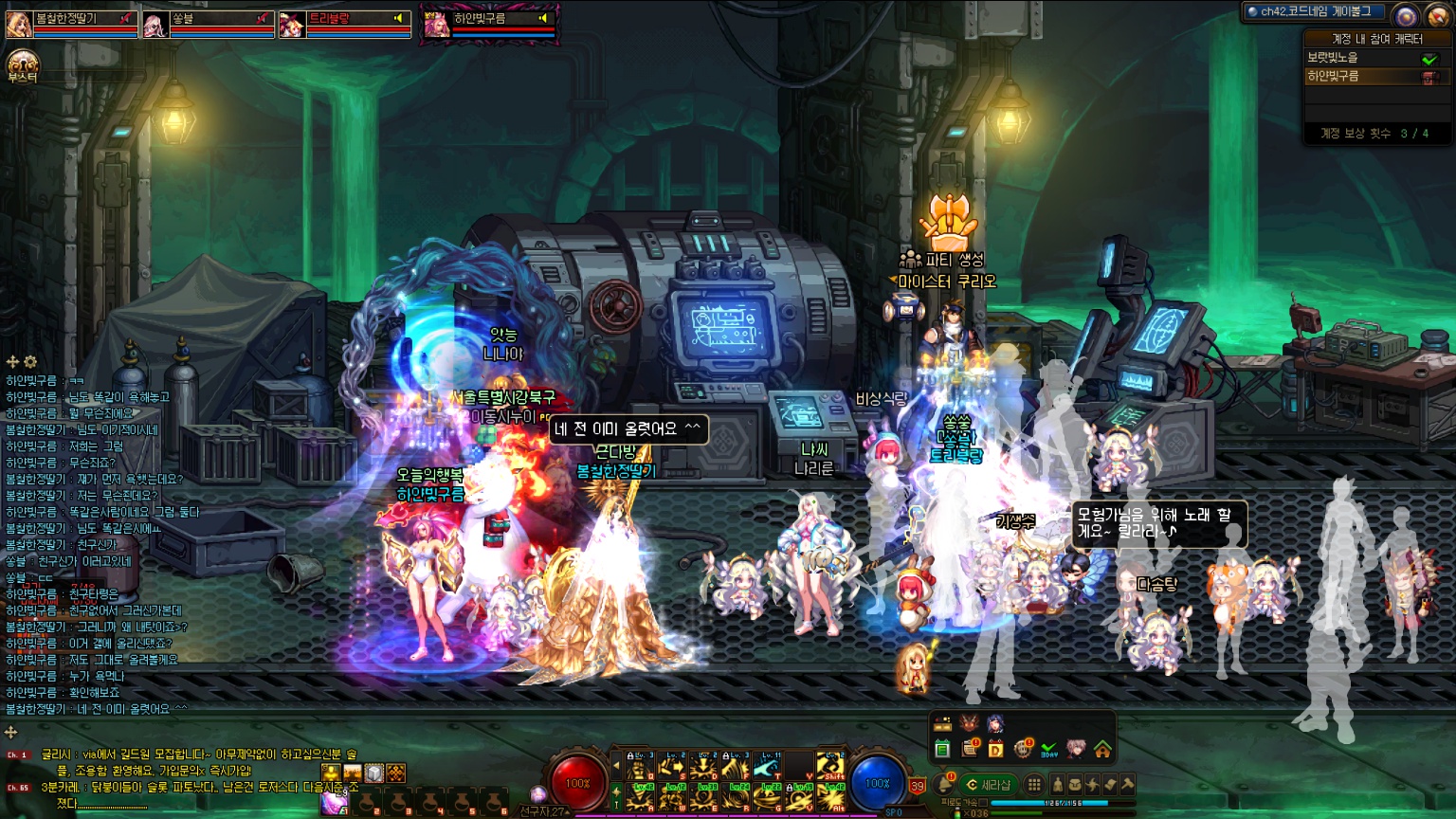Image resolution: width=1456 pixels, height=819 pixels.
Task: Click the compass map icon
Action: pyautogui.click(x=1437, y=16)
